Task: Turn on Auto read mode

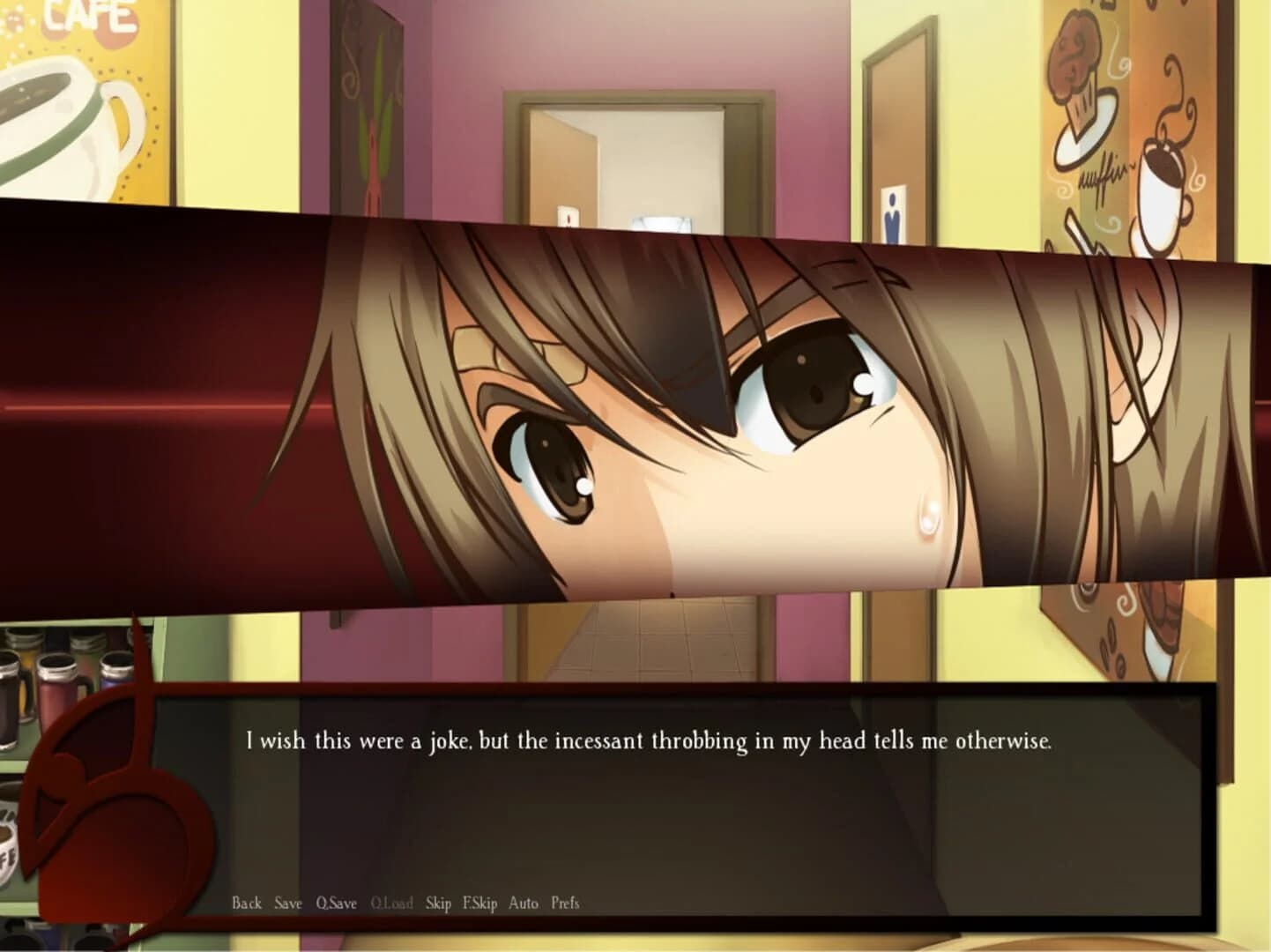Action: (524, 903)
